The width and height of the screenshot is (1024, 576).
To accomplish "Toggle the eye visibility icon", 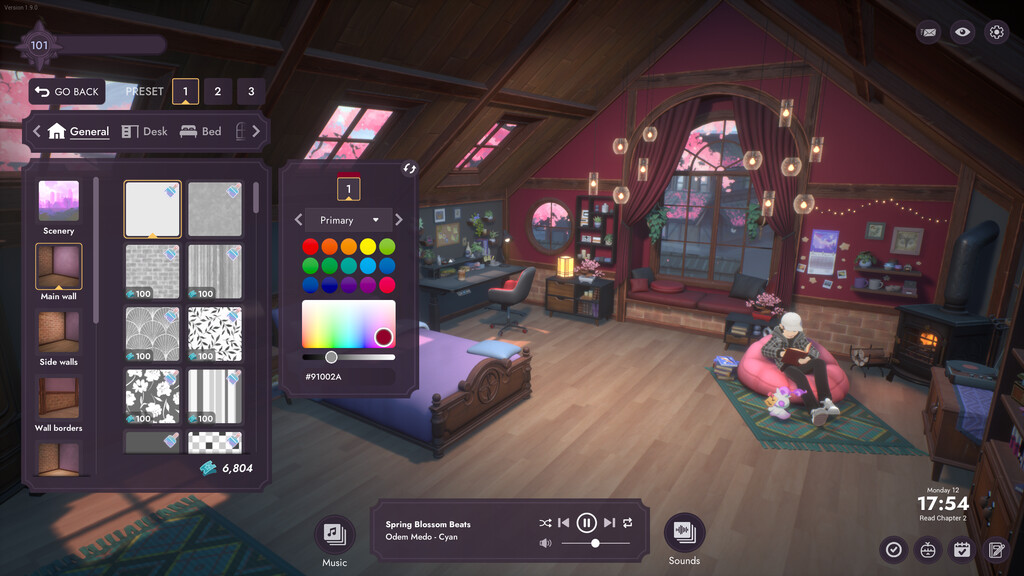I will (962, 32).
